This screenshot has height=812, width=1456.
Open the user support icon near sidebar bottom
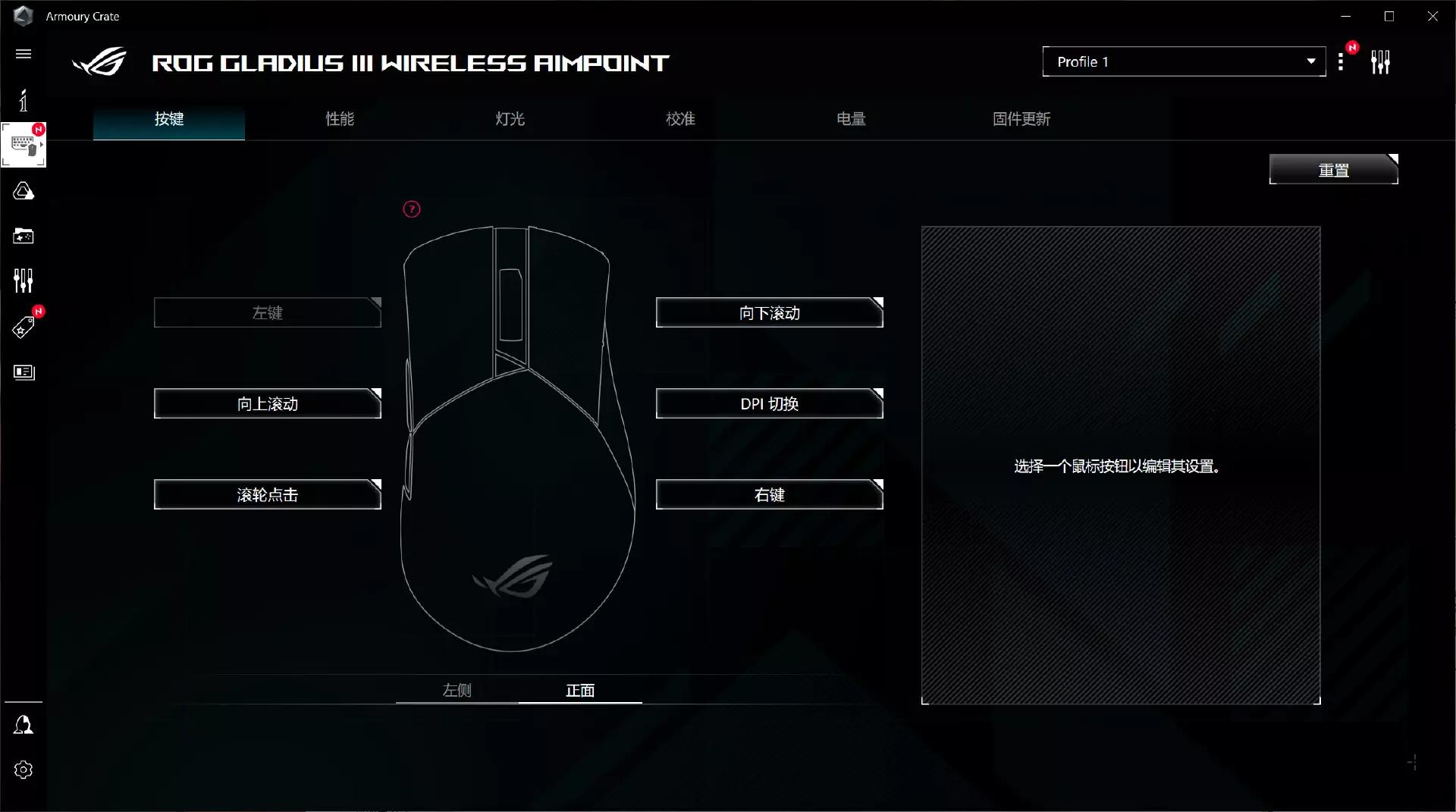coord(24,725)
